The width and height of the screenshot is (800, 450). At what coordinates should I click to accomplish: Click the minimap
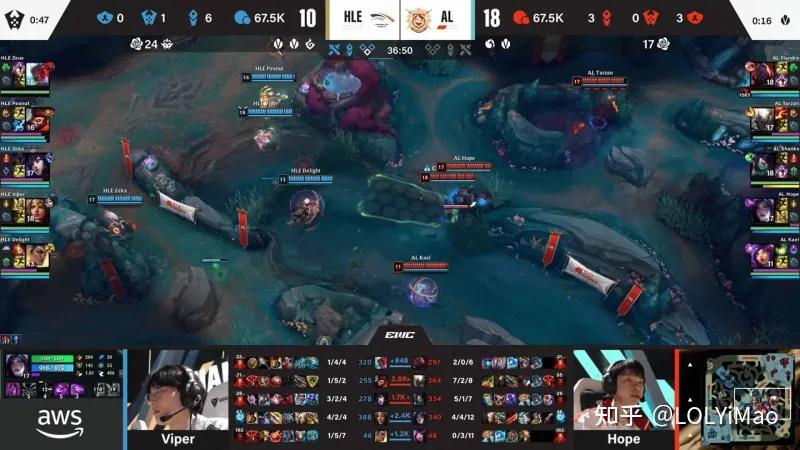click(739, 391)
